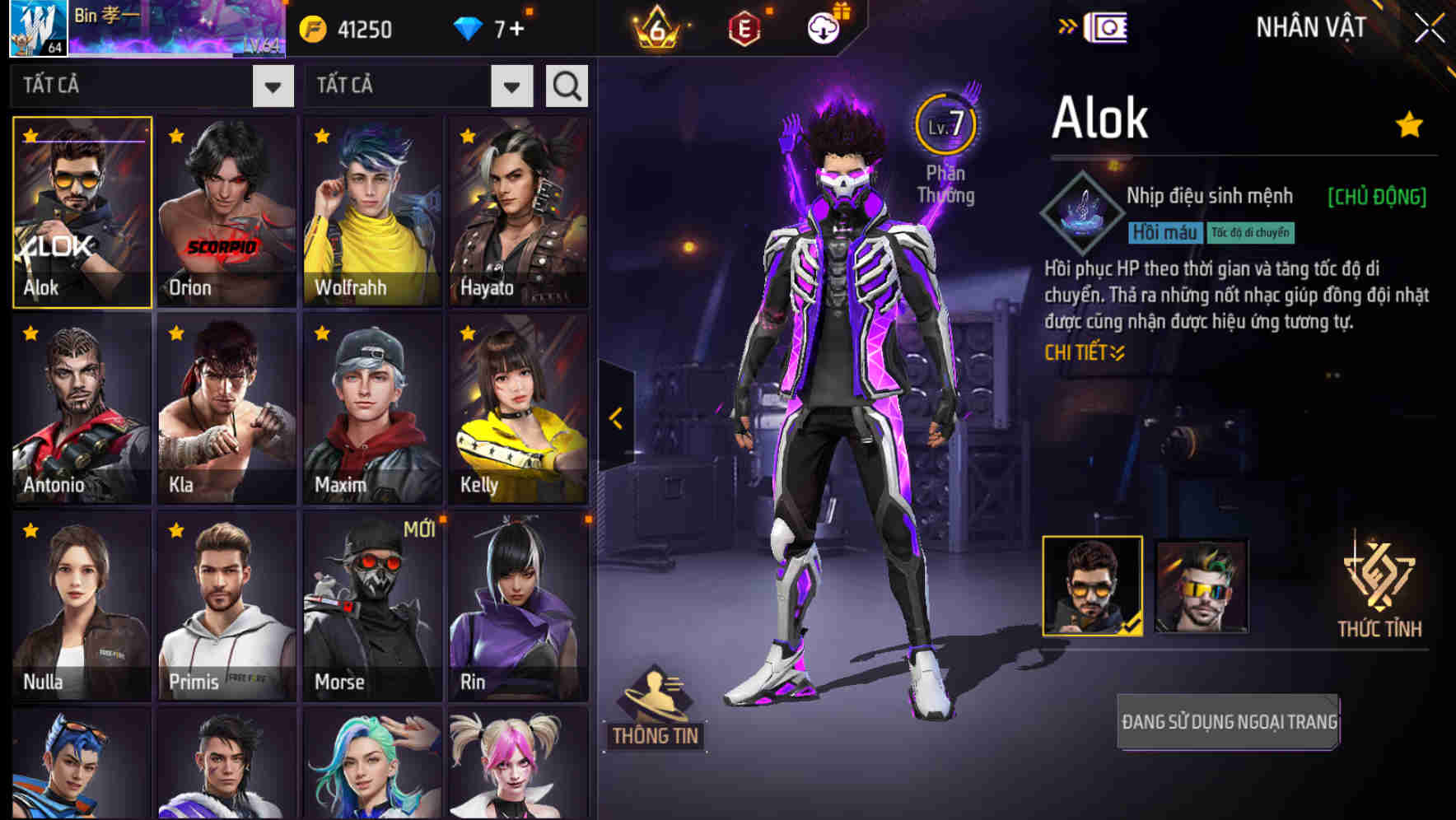Image resolution: width=1456 pixels, height=820 pixels.
Task: Open the crown rank badge level 6
Action: point(657,27)
